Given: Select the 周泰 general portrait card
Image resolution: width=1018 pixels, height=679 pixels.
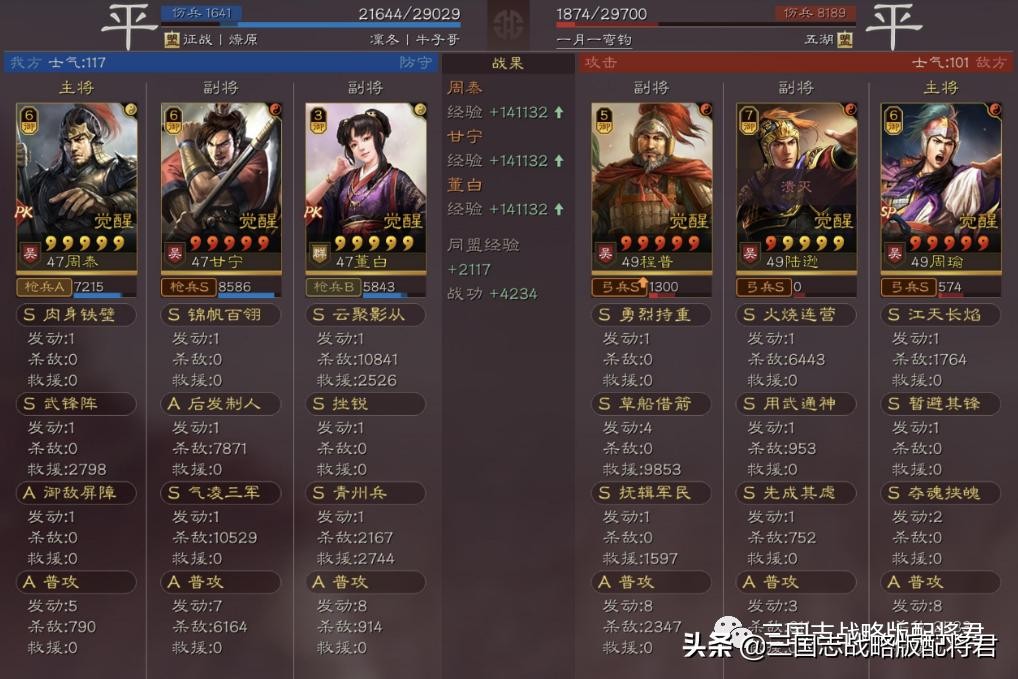Looking at the screenshot, I should click(x=77, y=185).
